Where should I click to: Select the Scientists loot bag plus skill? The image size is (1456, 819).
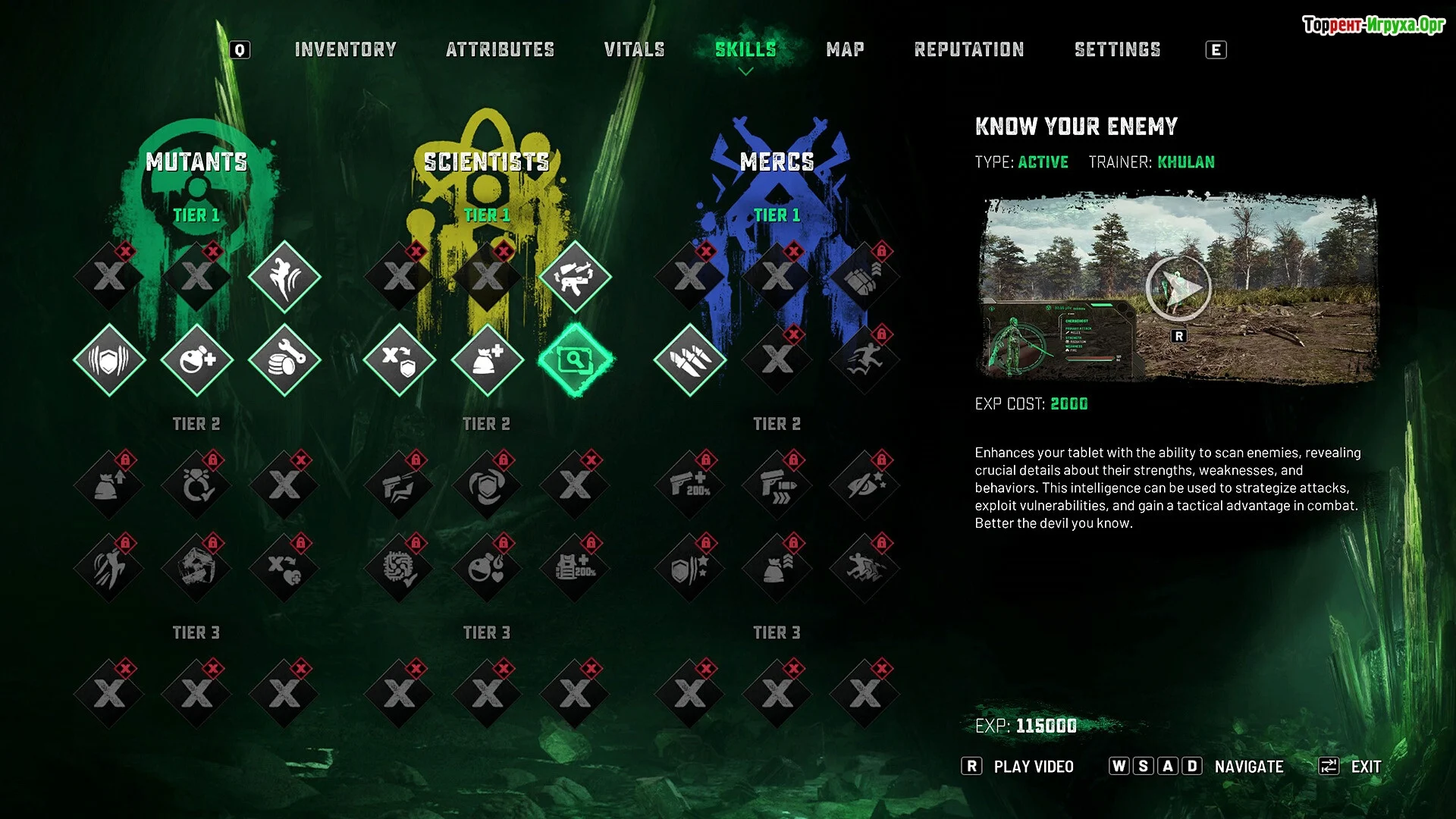click(487, 359)
